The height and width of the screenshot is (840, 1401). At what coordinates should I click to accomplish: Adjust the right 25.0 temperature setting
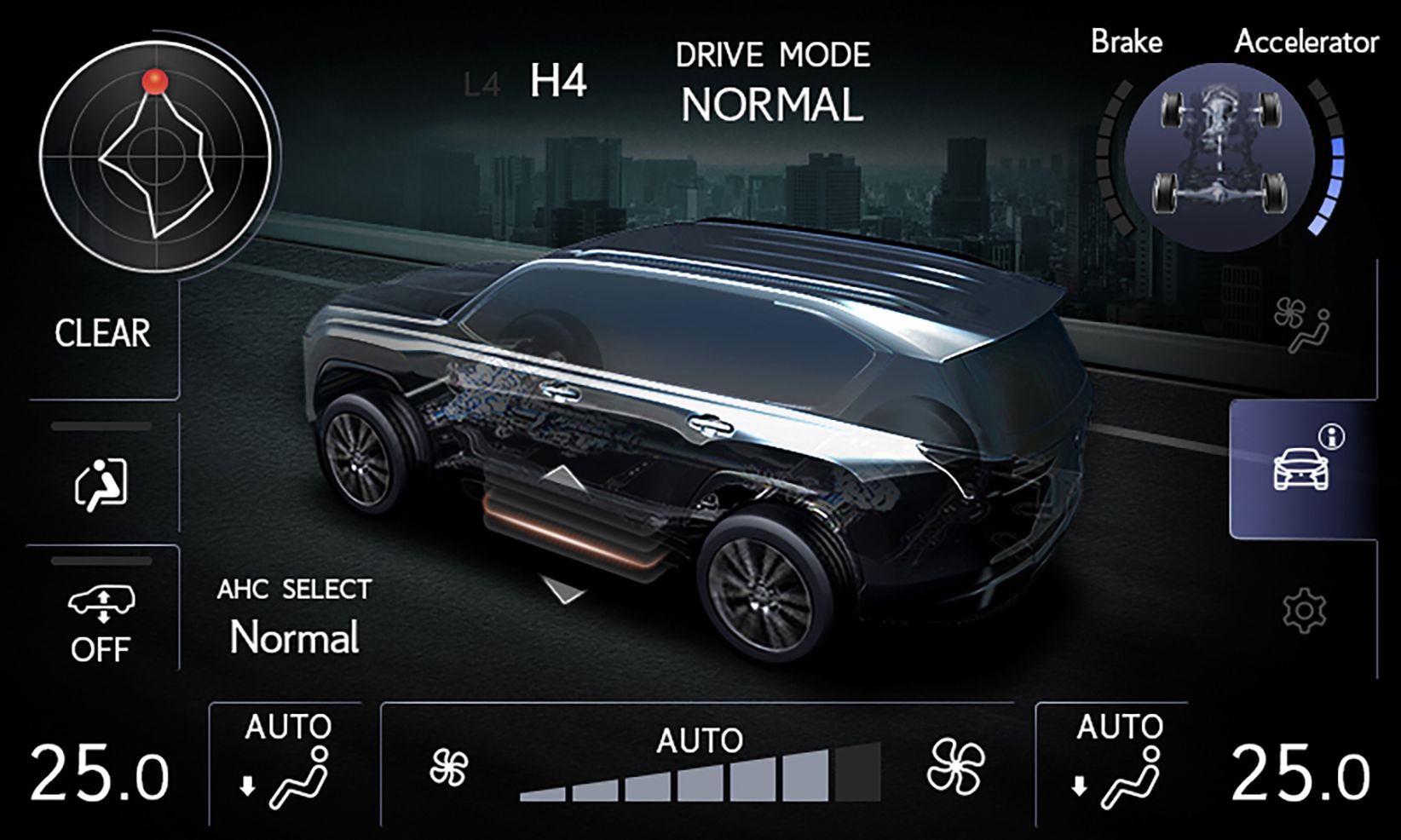pyautogui.click(x=1300, y=774)
